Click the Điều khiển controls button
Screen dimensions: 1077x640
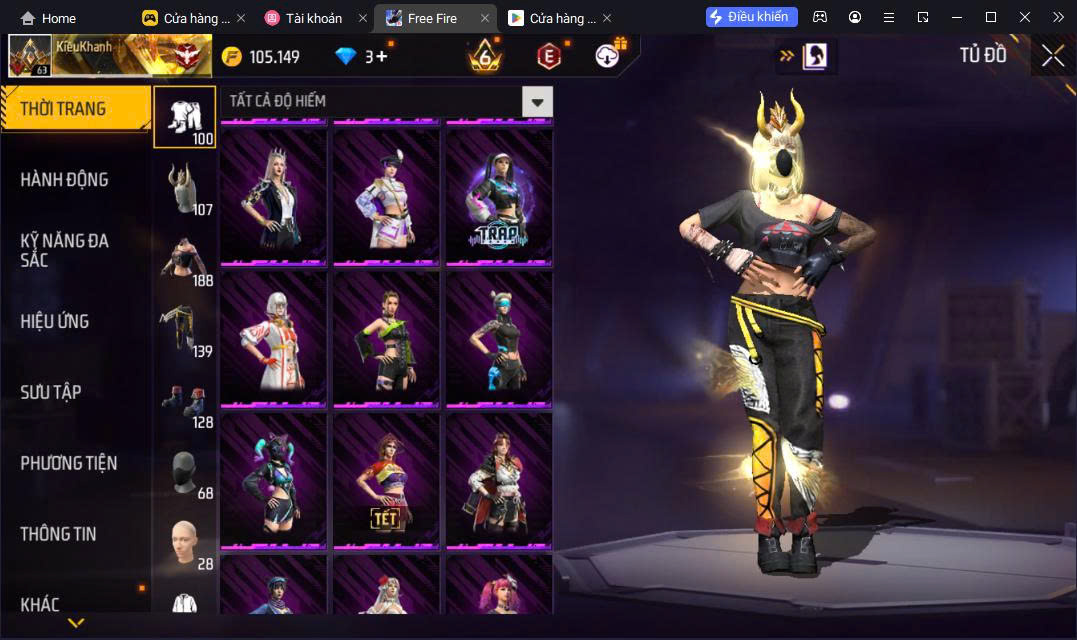(x=752, y=17)
